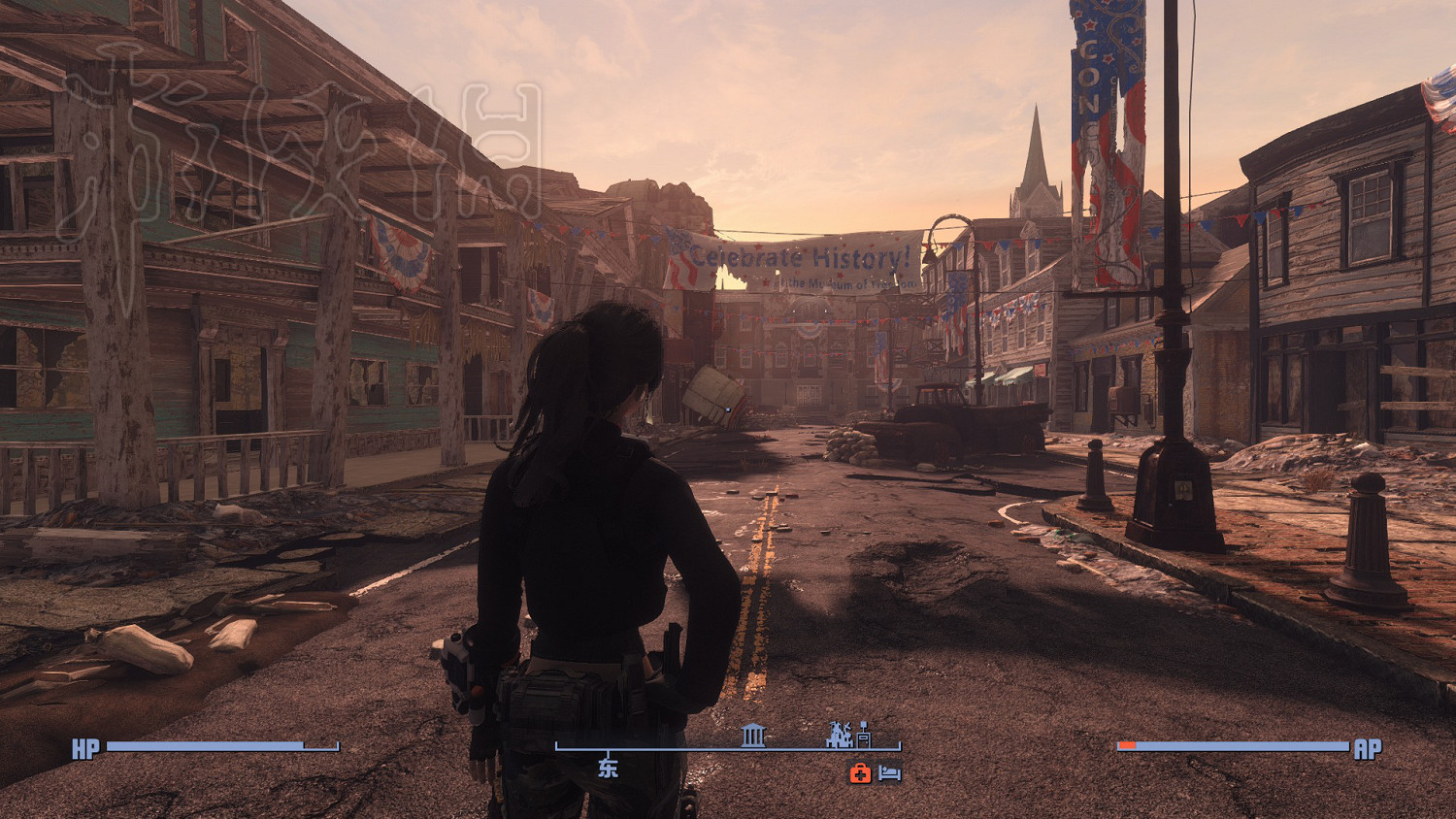Select the ruined town marker on the compass

pos(838,735)
